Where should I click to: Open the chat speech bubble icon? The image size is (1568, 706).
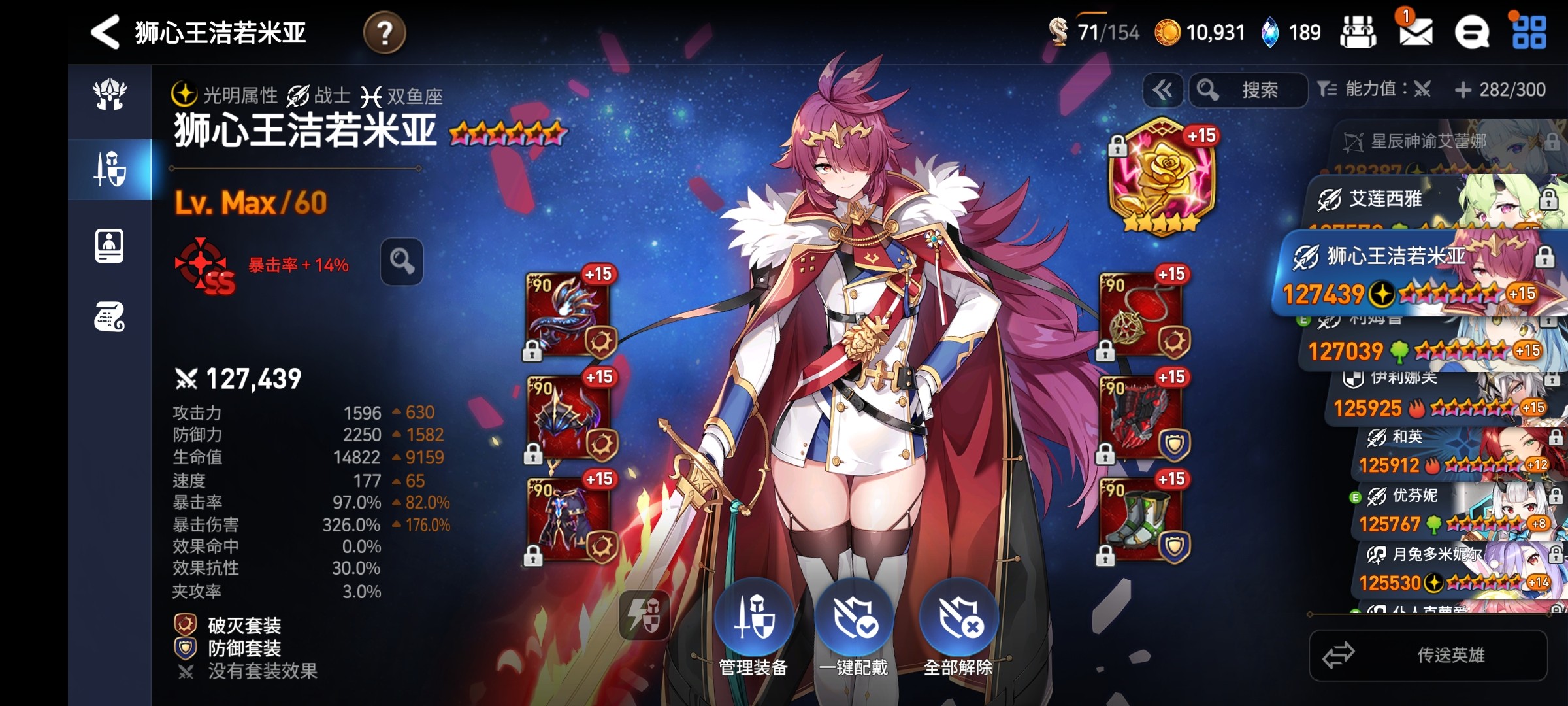click(1472, 32)
